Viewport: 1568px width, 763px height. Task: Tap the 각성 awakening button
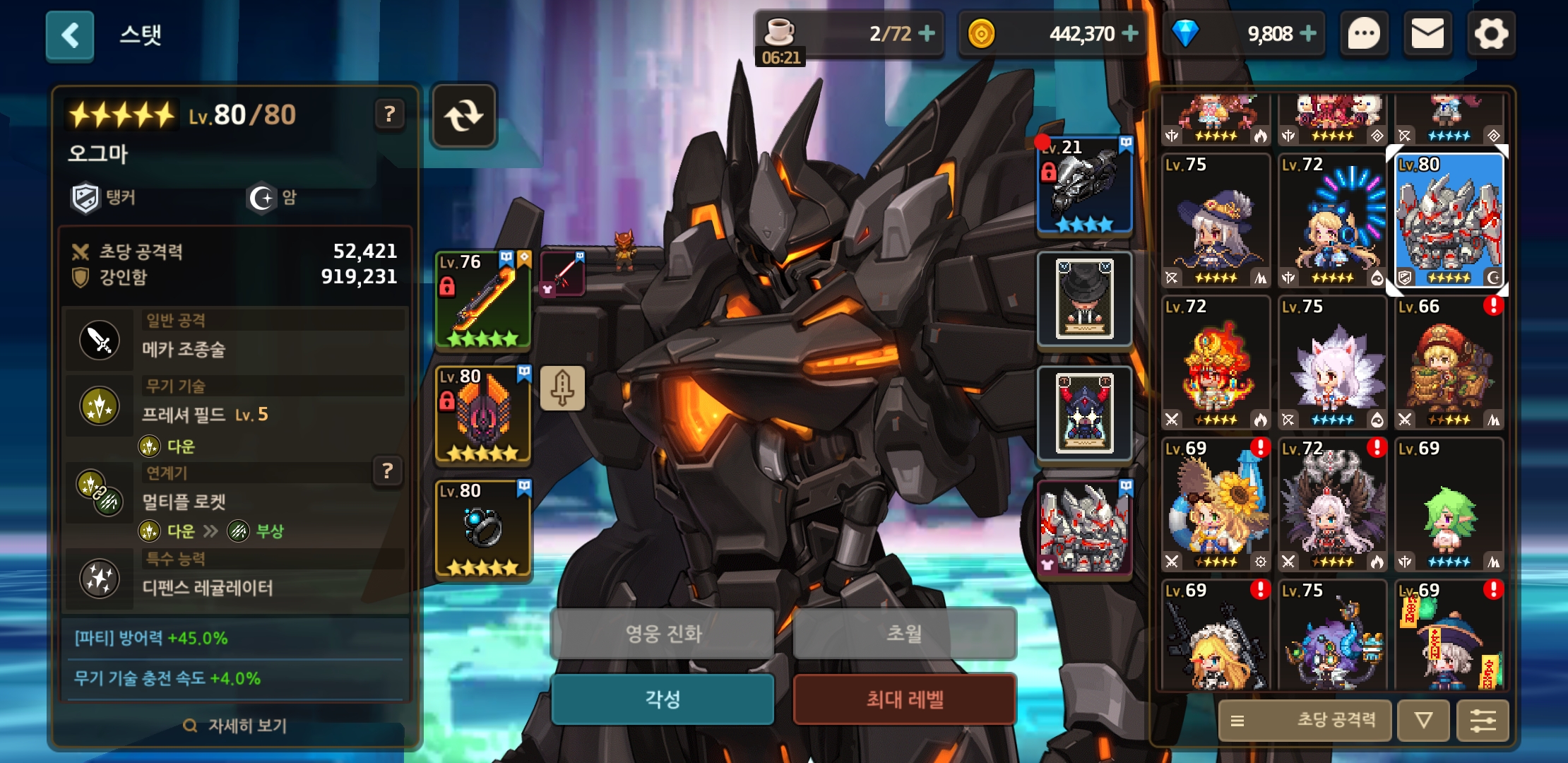pyautogui.click(x=663, y=699)
